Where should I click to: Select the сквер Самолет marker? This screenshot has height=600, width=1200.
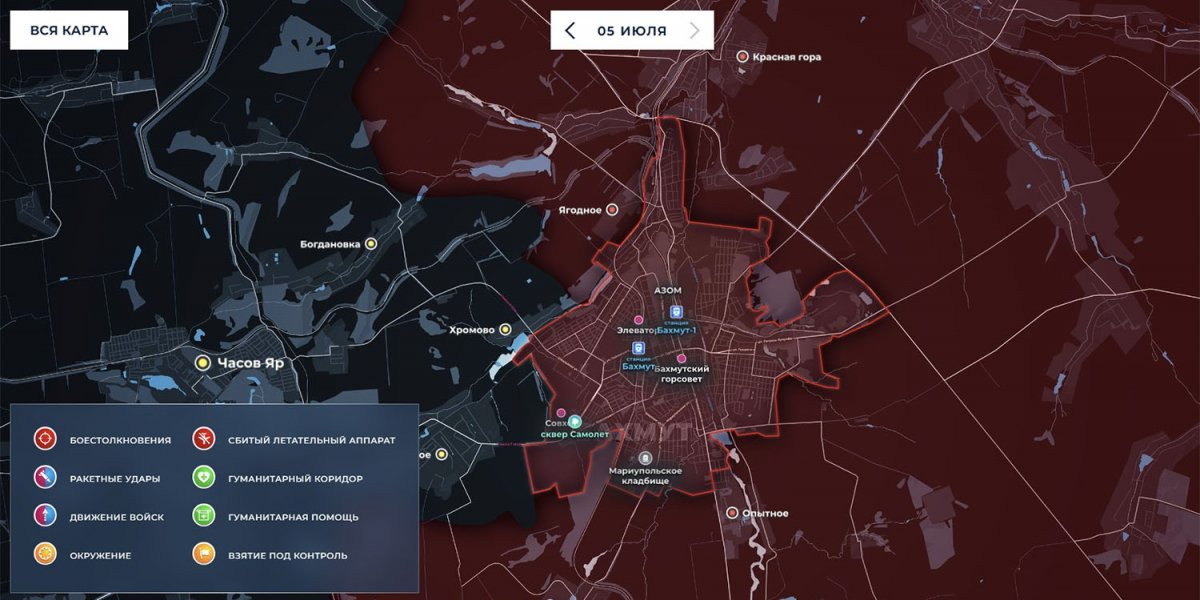coord(576,422)
